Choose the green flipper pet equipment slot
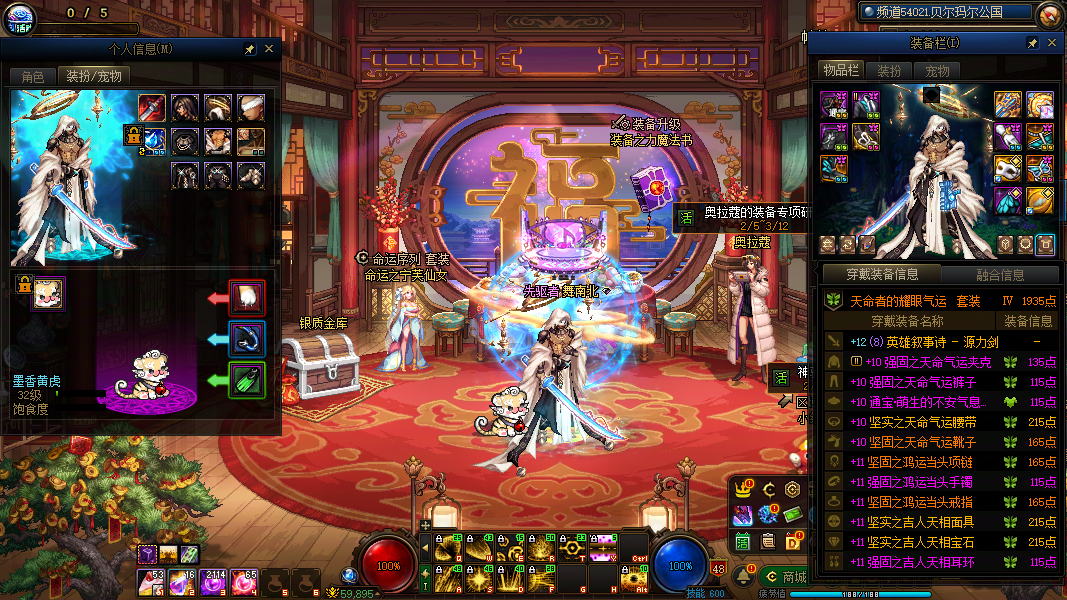Image resolution: width=1067 pixels, height=600 pixels. click(247, 380)
